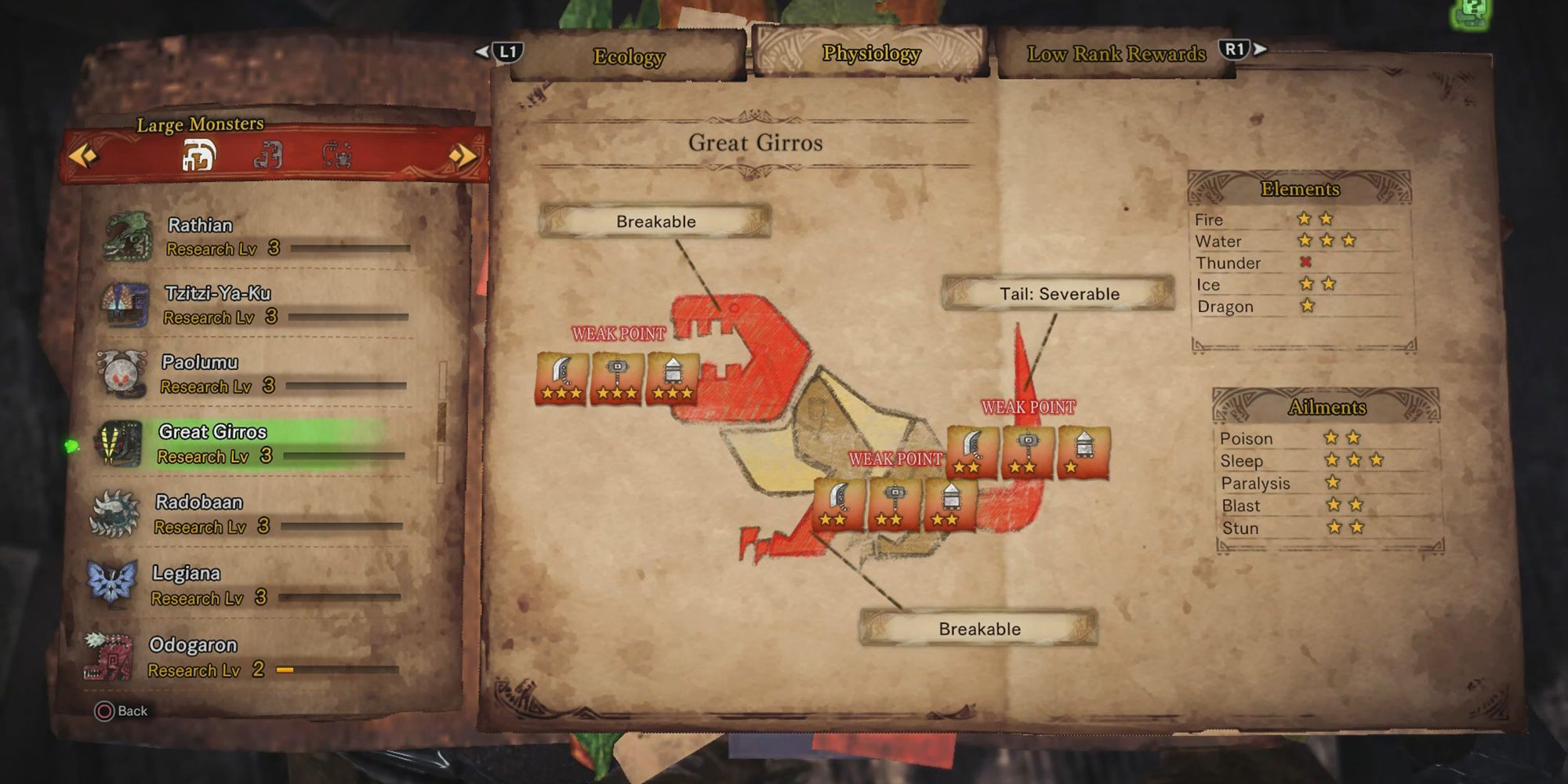1568x784 pixels.
Task: Switch to the Ecology tab
Action: coord(627,56)
